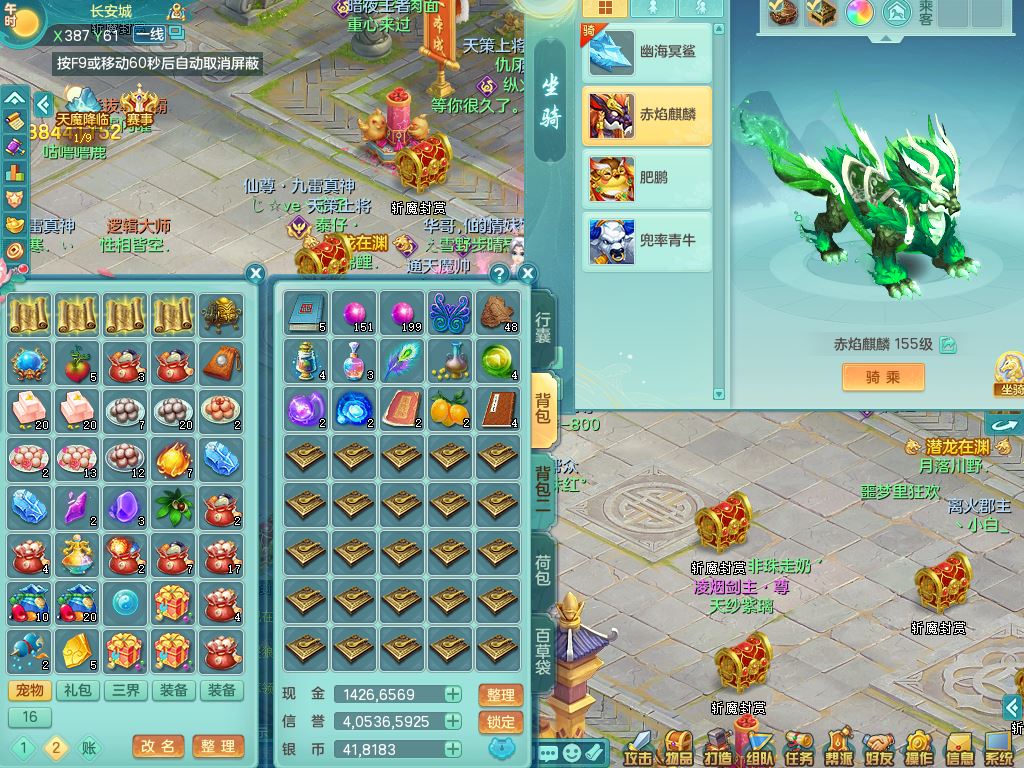Select the 幽海冥鲨 mount entry
The image size is (1024, 768).
647,52
